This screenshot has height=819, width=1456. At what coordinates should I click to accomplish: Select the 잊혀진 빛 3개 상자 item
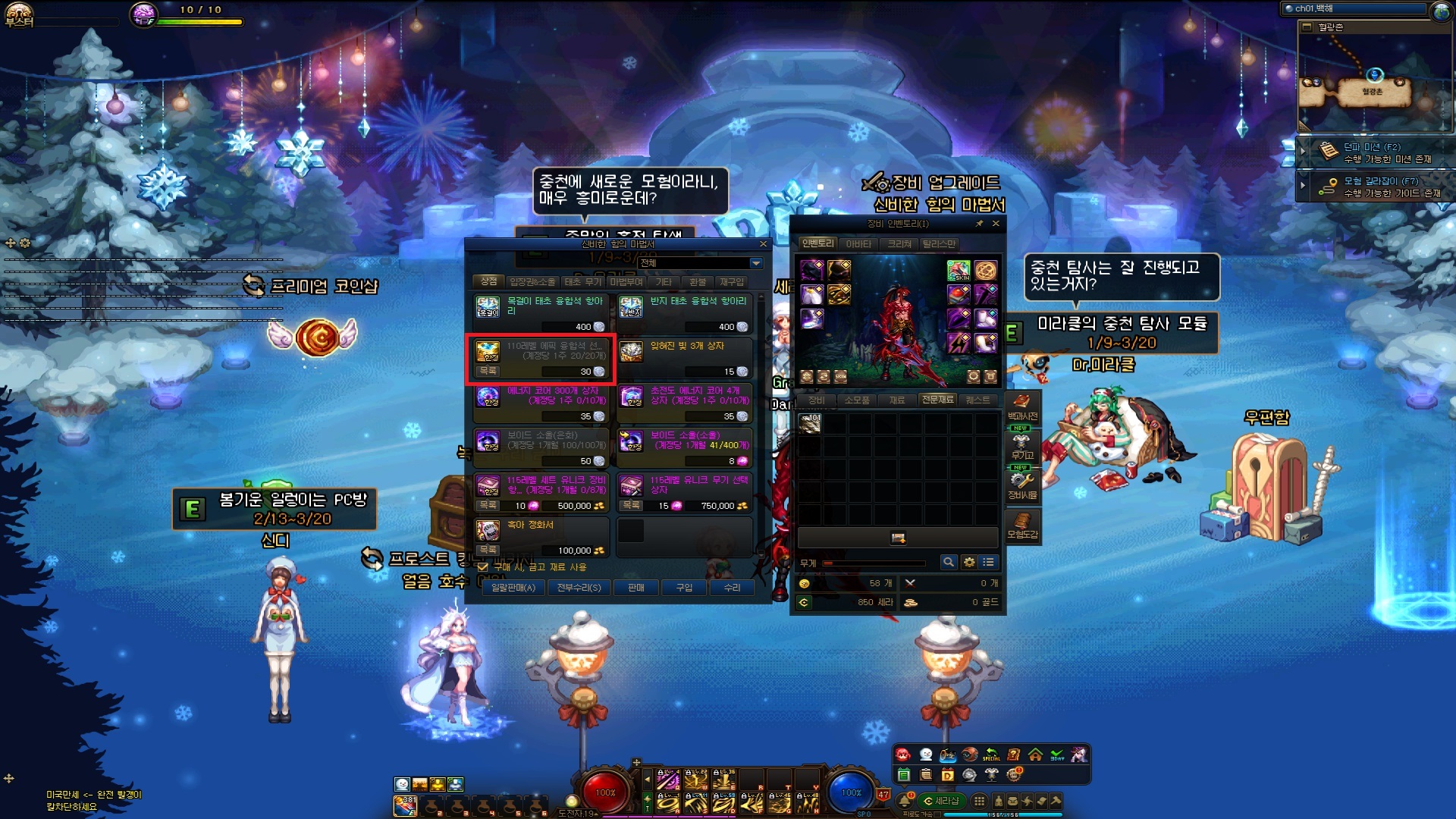(x=684, y=358)
